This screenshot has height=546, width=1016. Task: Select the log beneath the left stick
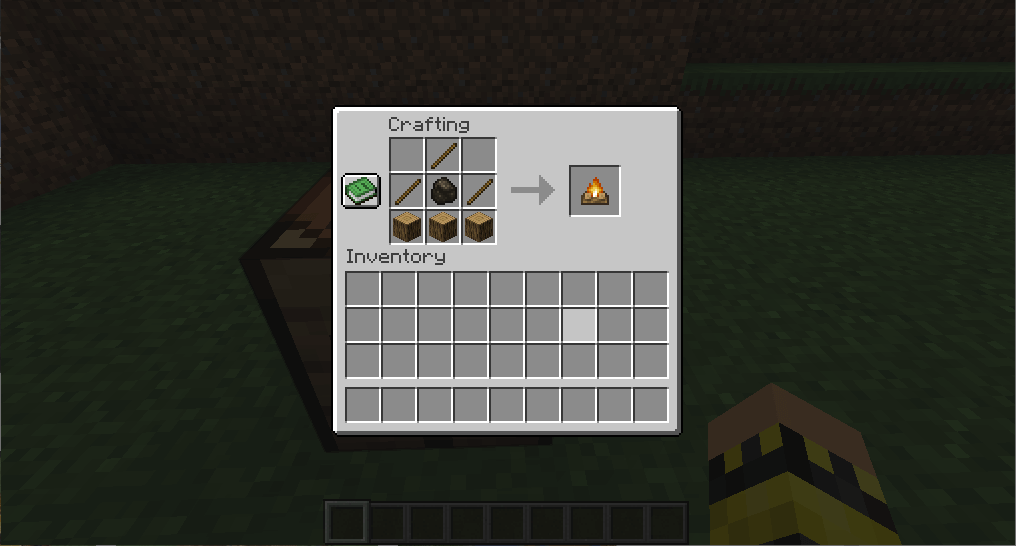pyautogui.click(x=407, y=226)
